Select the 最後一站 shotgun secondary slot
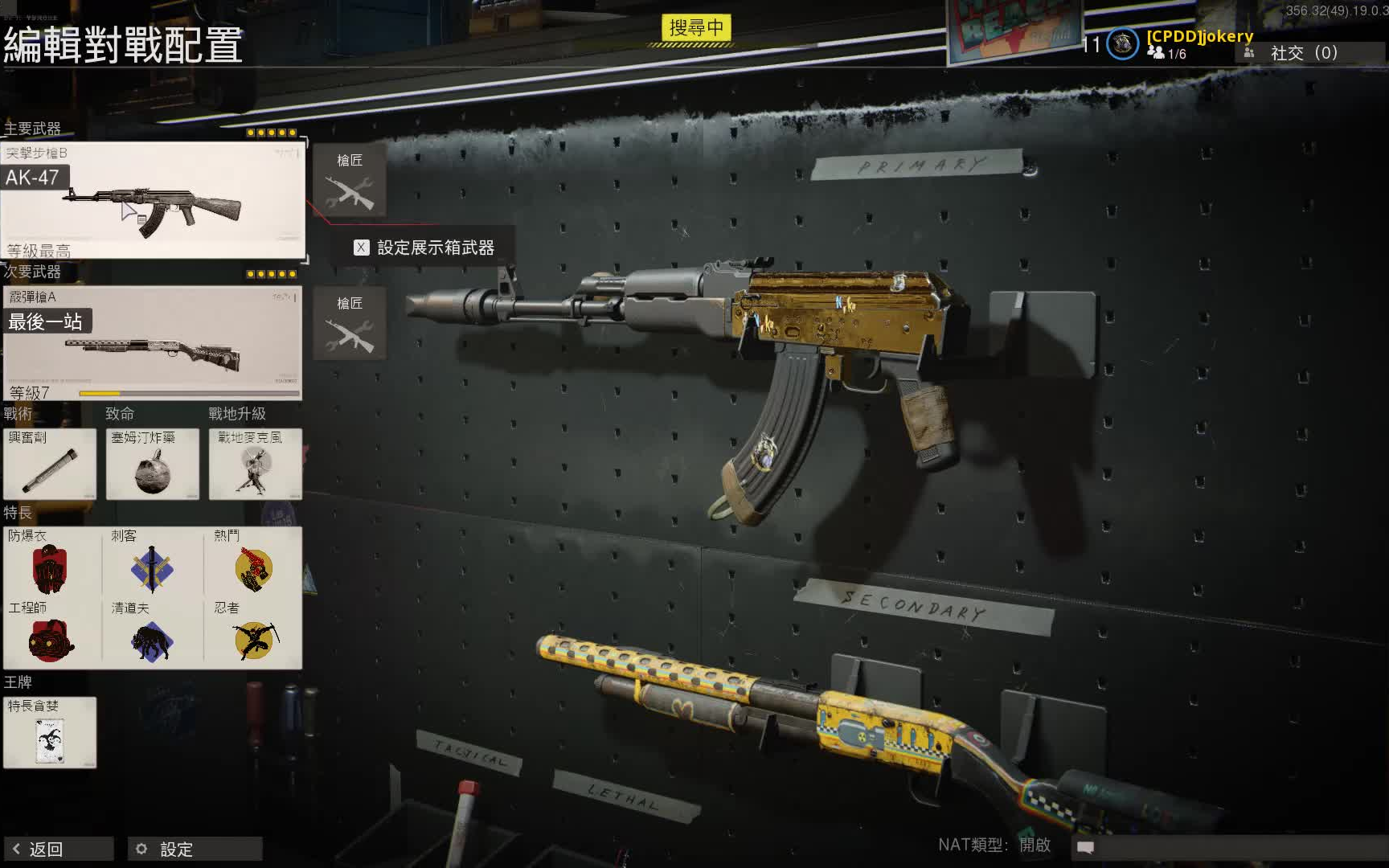 (x=153, y=343)
